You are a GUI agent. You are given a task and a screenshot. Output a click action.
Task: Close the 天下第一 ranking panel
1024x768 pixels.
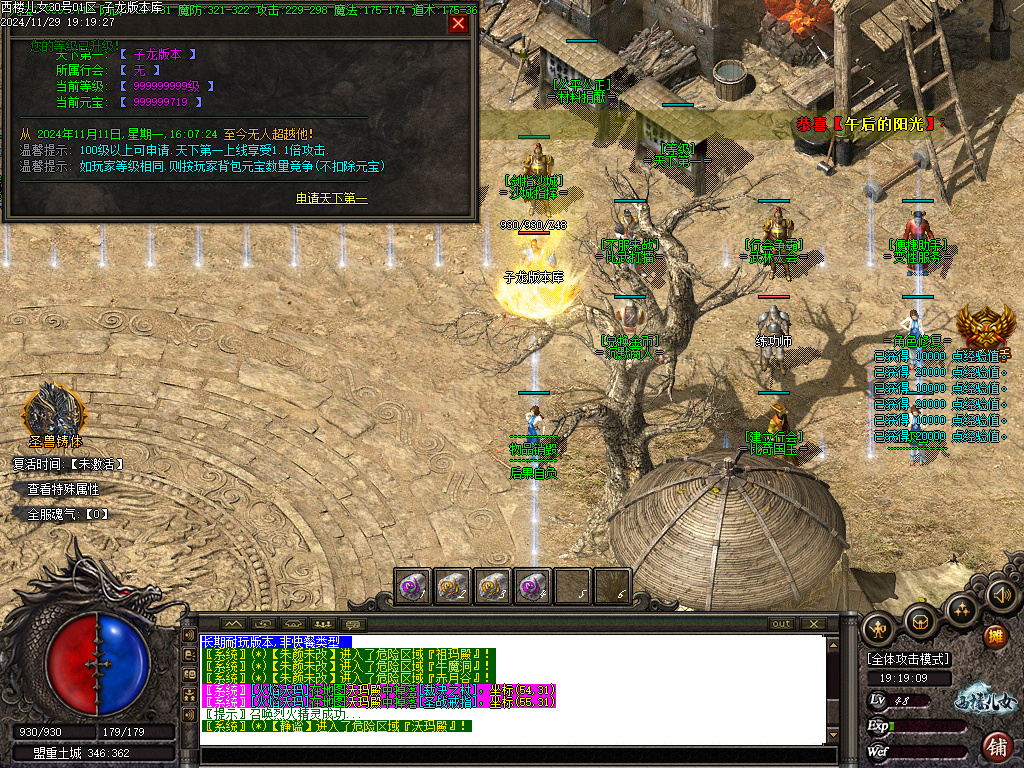pos(458,23)
